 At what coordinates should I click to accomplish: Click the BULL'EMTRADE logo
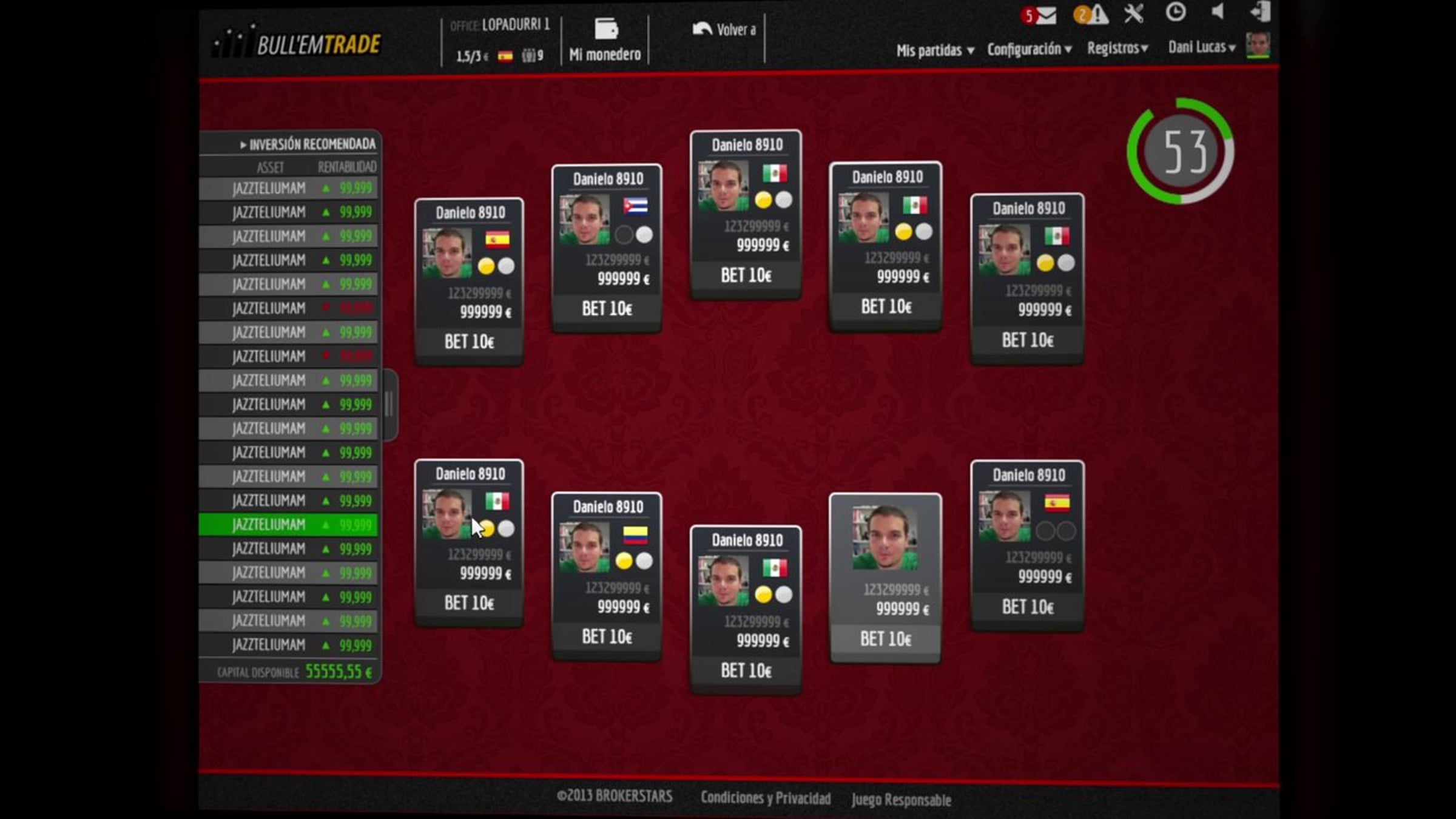(297, 44)
